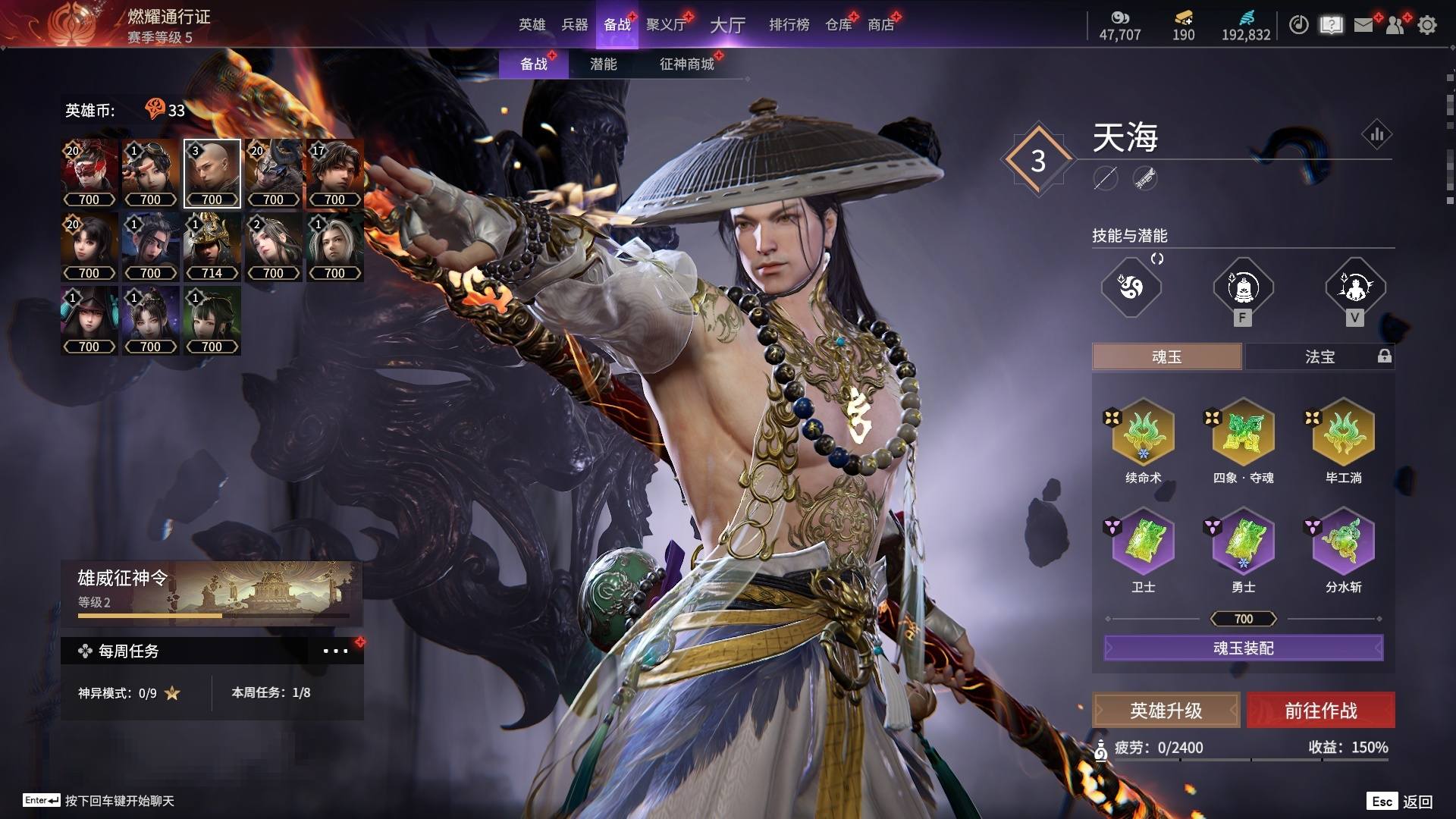Go to the 大厅 lobby
The image size is (1456, 819).
727,25
